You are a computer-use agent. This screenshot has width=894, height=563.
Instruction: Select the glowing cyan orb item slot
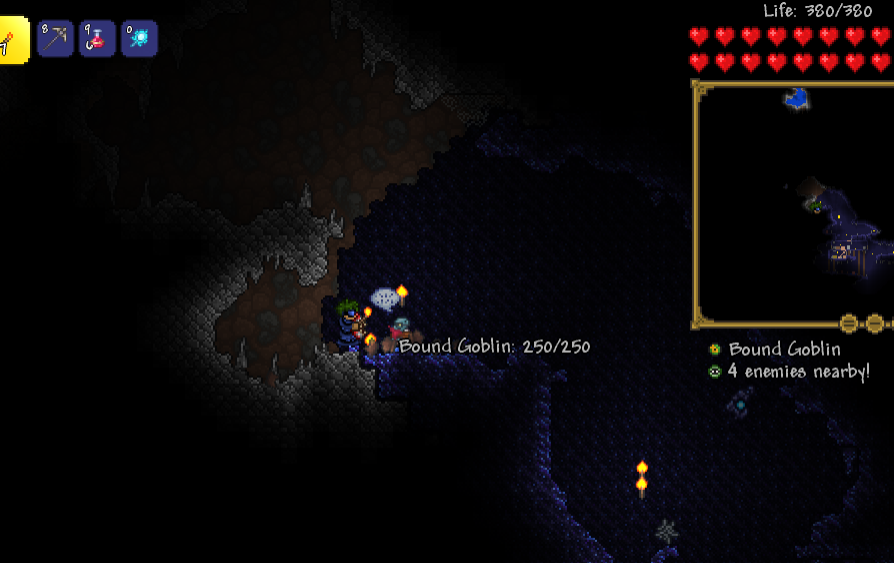[139, 38]
